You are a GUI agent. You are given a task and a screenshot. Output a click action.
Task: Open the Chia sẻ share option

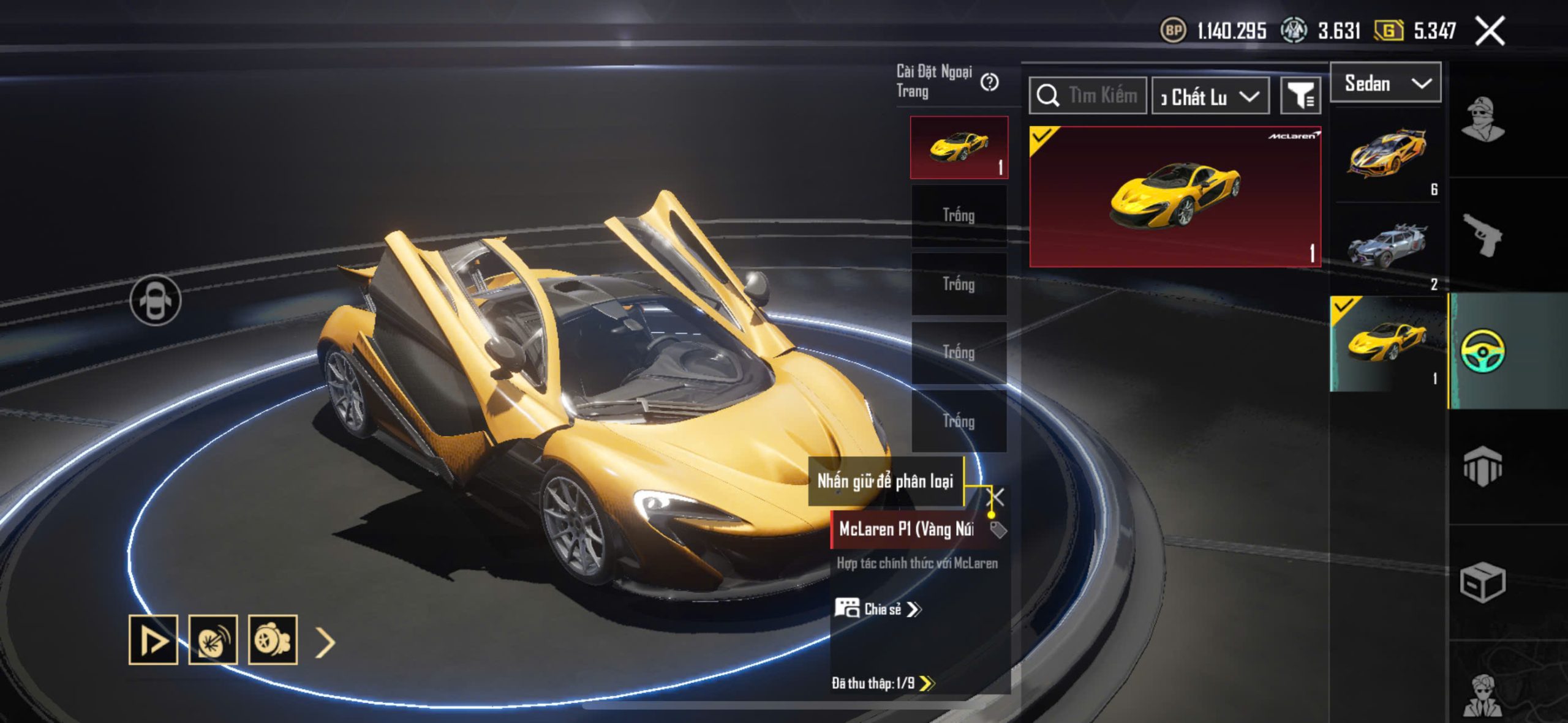tap(878, 609)
